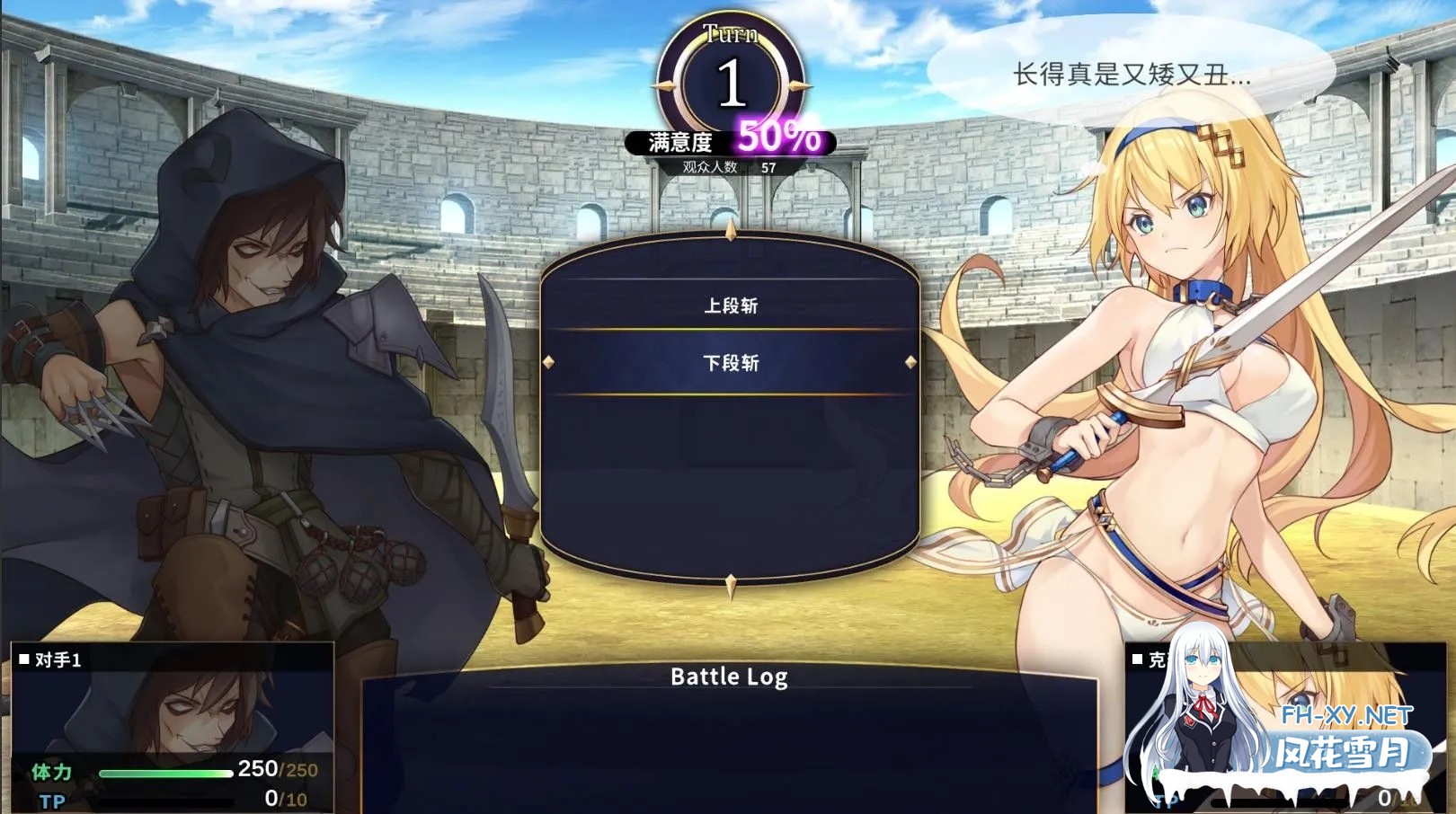Choose the 上段斩 attack option
This screenshot has width=1456, height=814.
730,306
